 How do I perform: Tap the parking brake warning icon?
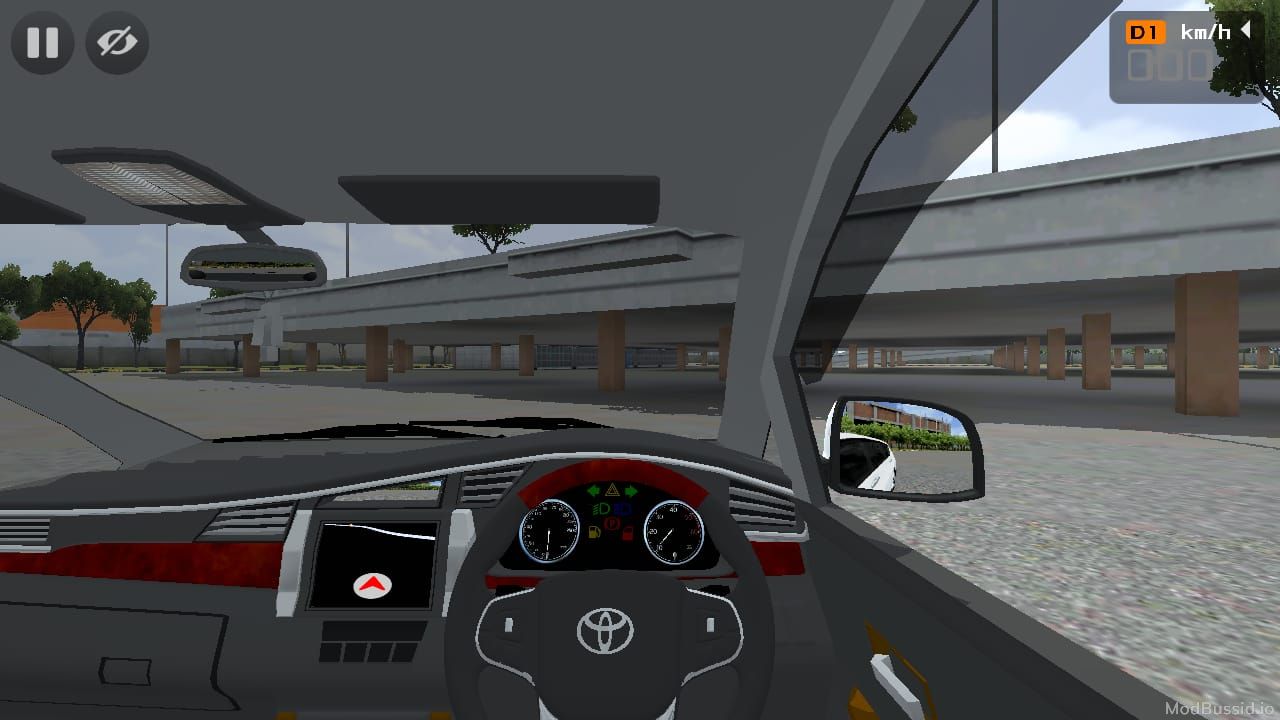(x=611, y=522)
